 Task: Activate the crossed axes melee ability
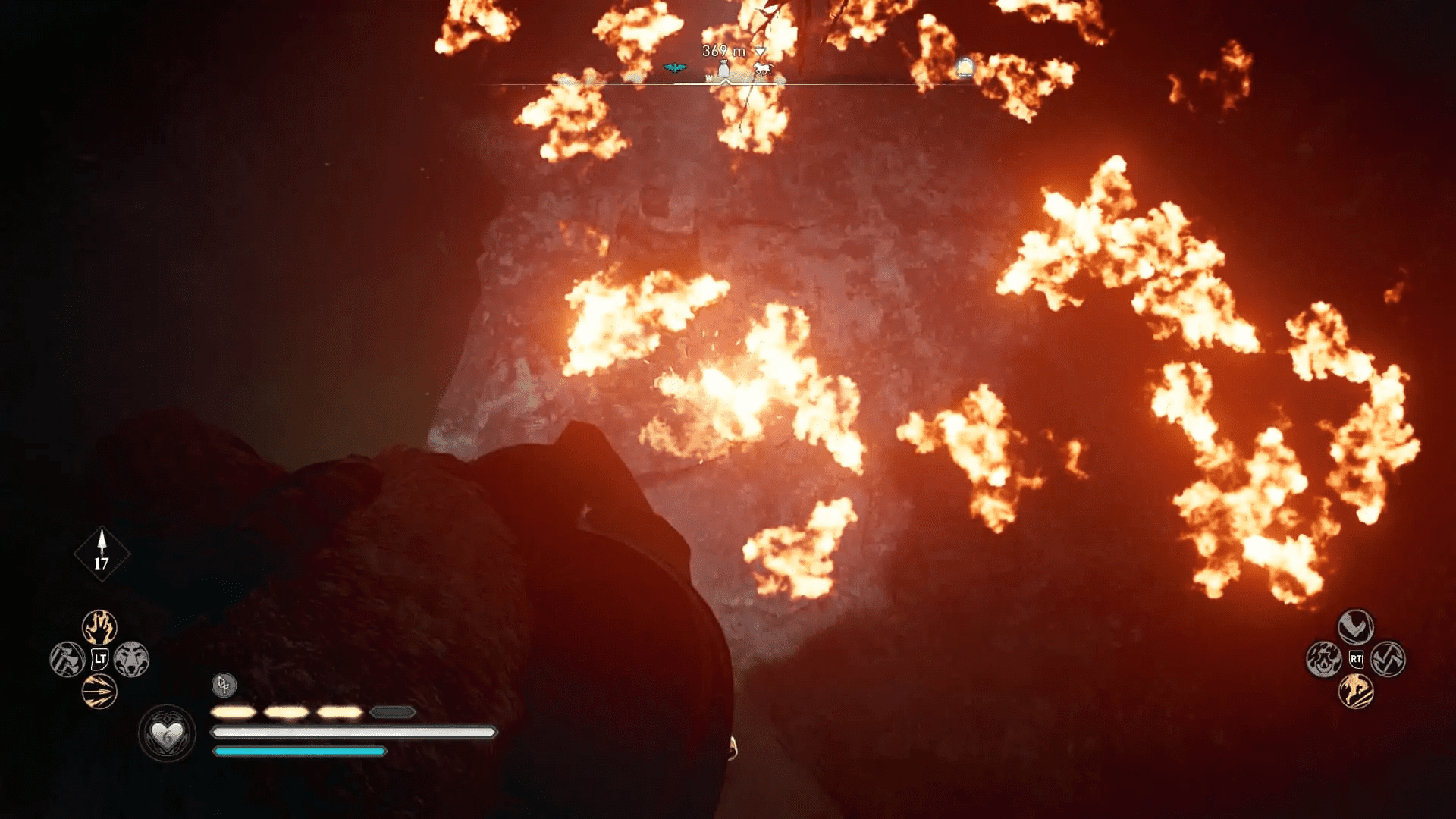click(x=1388, y=659)
